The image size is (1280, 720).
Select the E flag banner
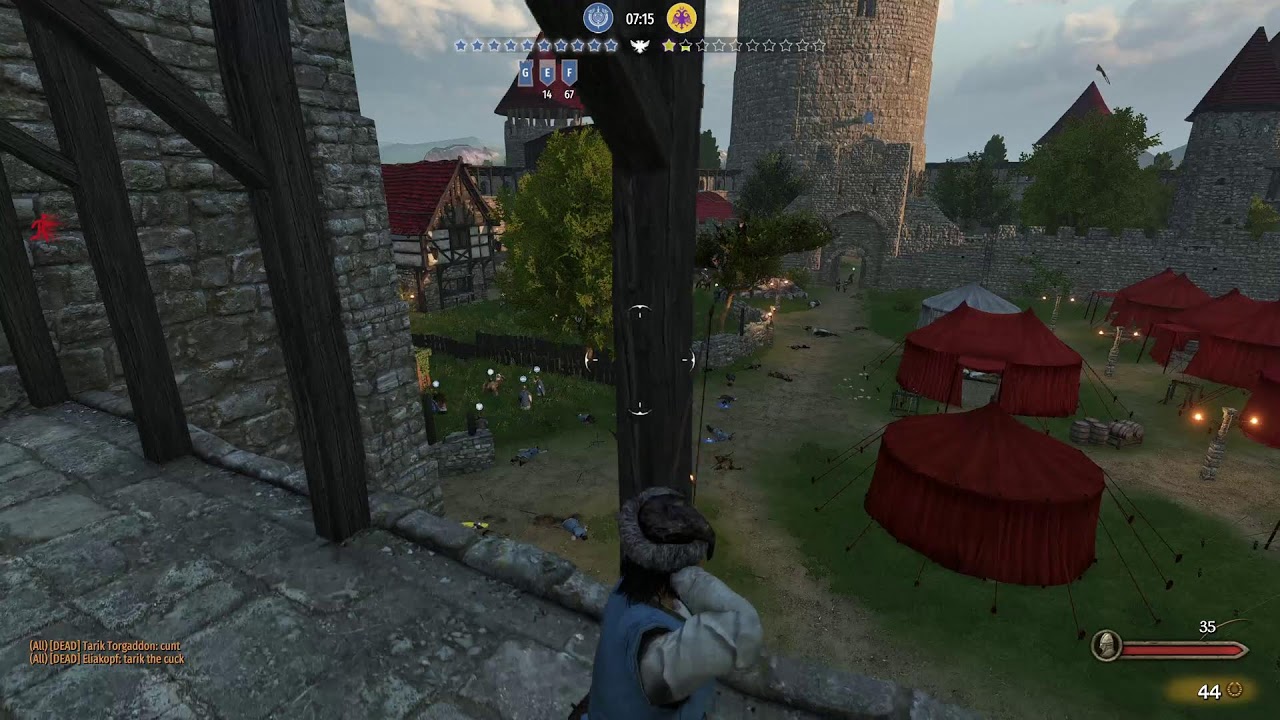[x=547, y=73]
